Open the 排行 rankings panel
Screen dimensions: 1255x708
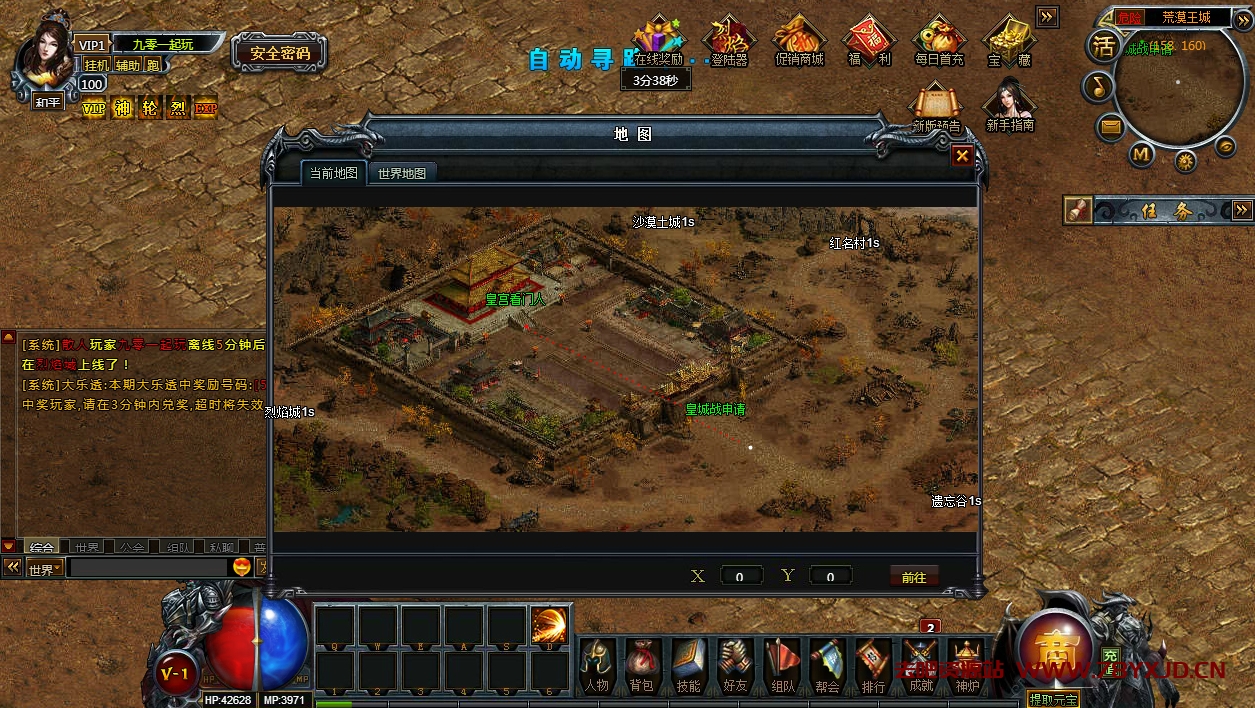click(x=873, y=664)
